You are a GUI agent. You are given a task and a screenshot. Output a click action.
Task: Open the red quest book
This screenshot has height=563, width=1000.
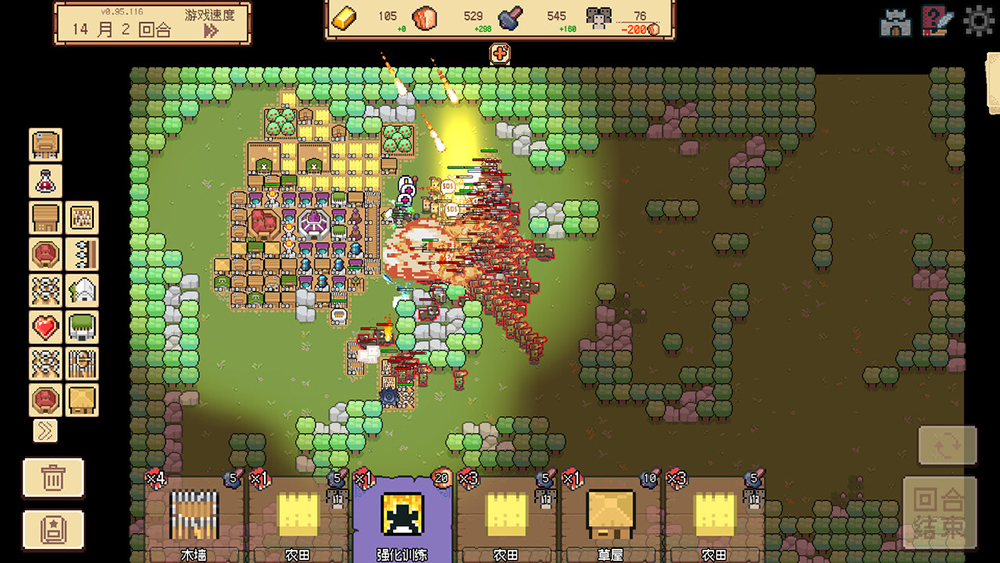pos(937,22)
